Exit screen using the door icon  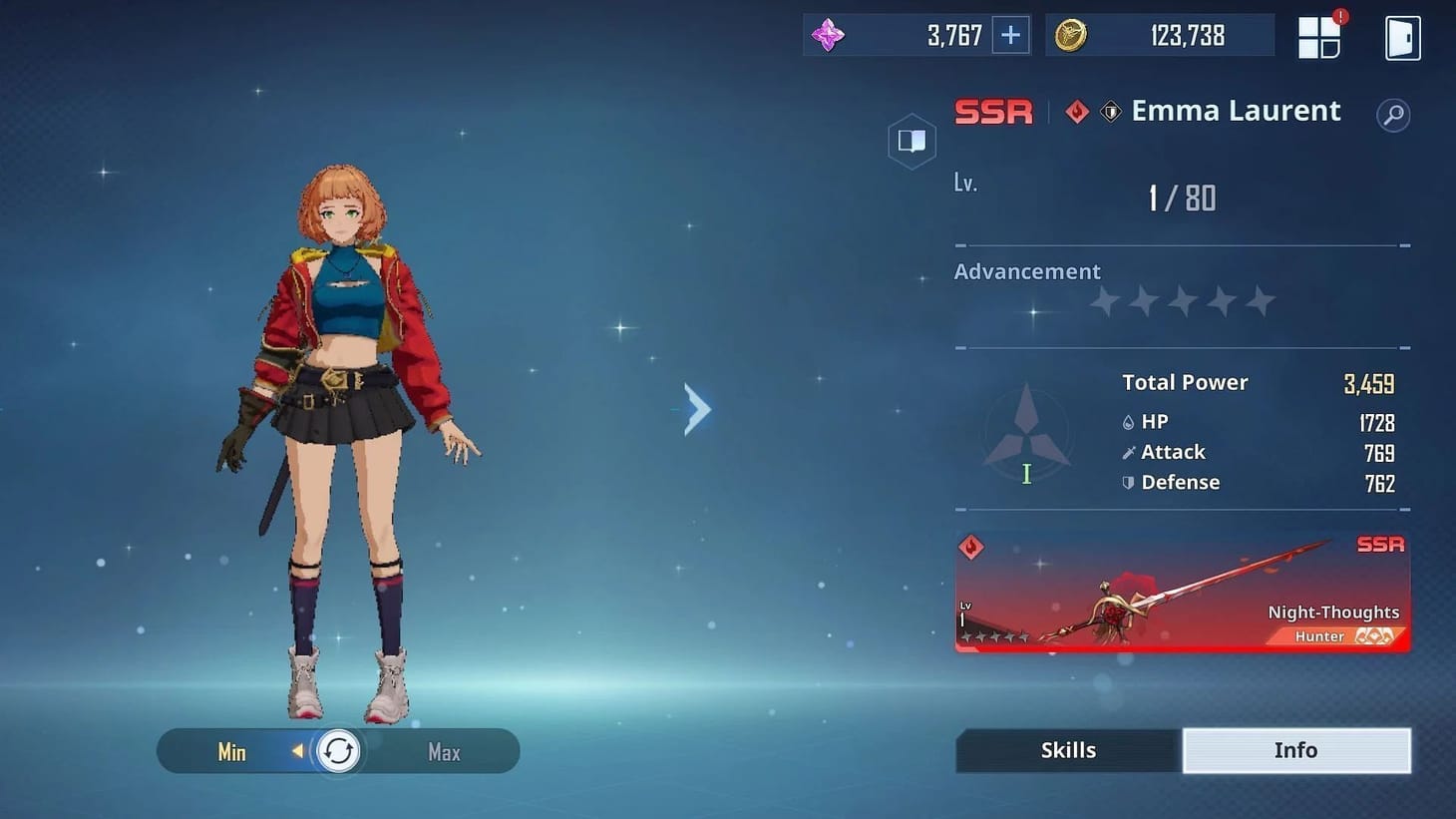[x=1402, y=36]
